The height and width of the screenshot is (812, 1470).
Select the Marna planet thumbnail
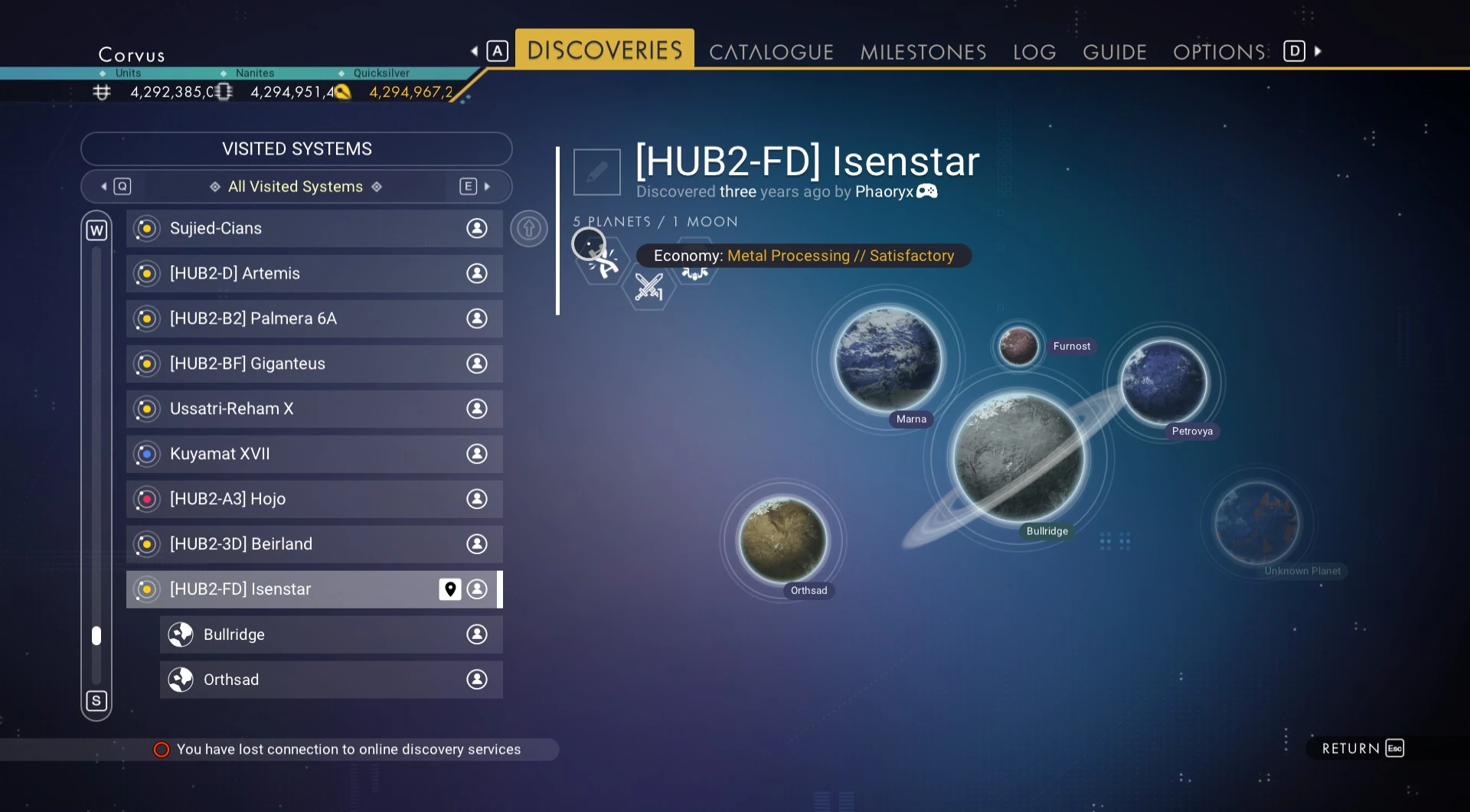(887, 360)
